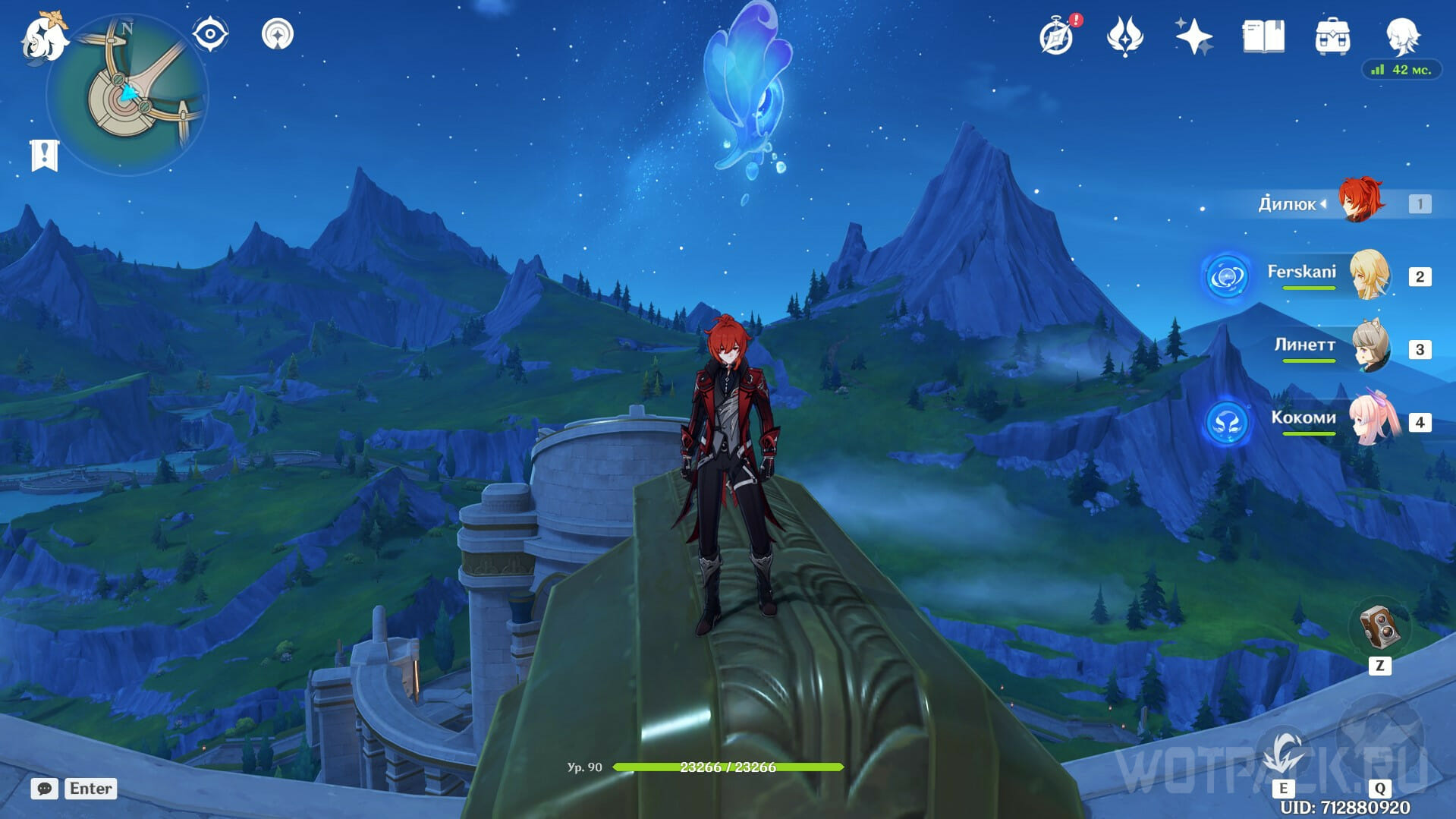Open the Paimon menu icon
The image size is (1456, 819).
pyautogui.click(x=42, y=38)
